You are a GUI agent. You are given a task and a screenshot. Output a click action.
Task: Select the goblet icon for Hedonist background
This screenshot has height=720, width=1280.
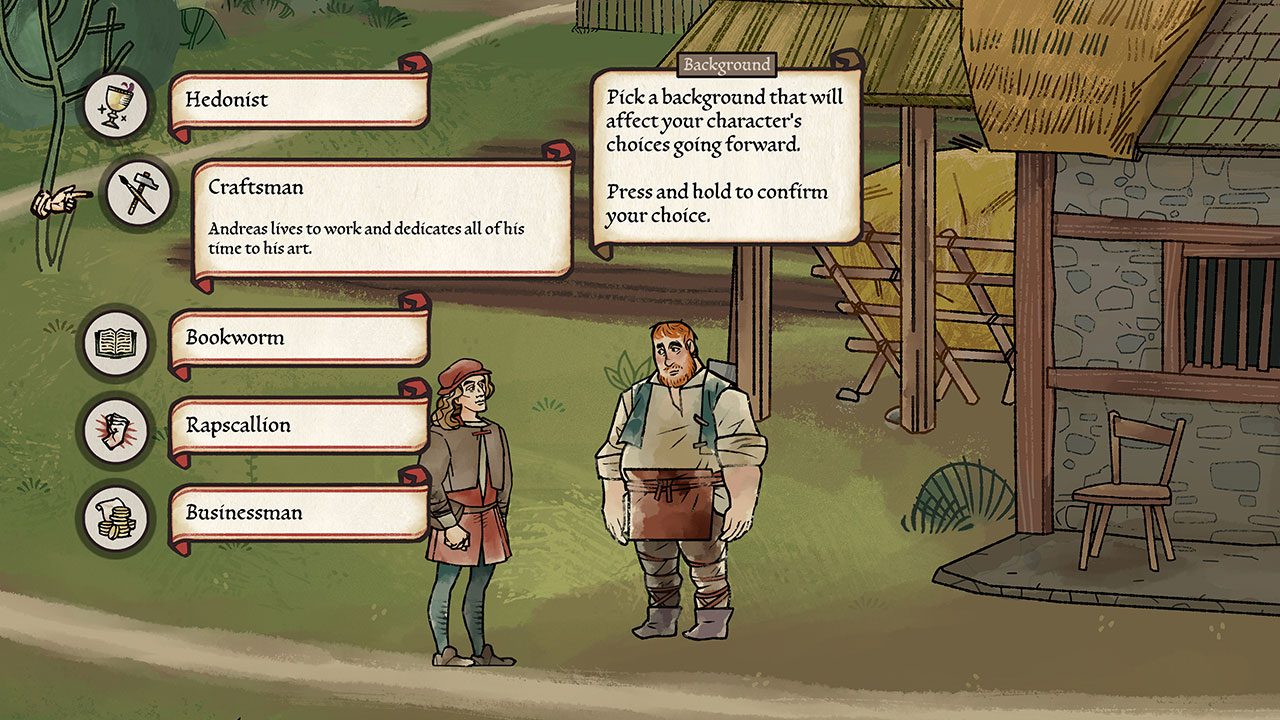coord(115,103)
